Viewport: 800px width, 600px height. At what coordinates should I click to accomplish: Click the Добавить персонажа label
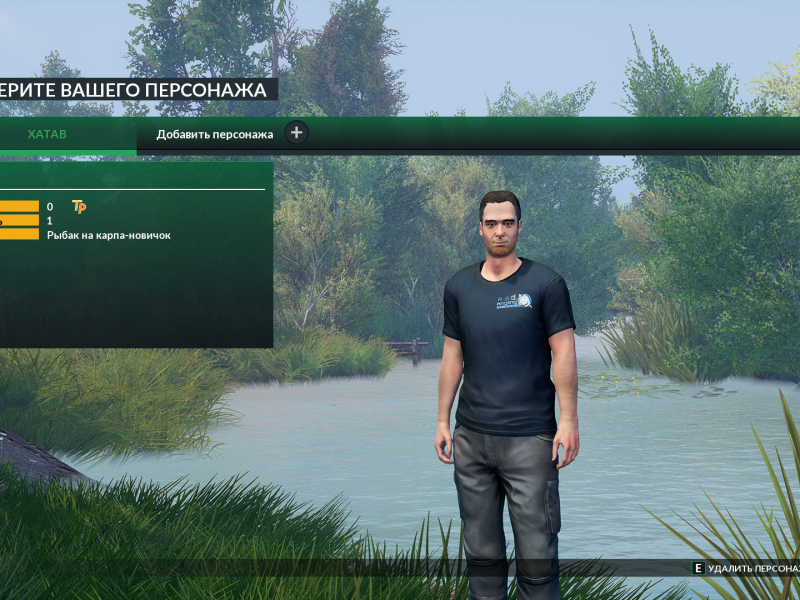tap(214, 134)
